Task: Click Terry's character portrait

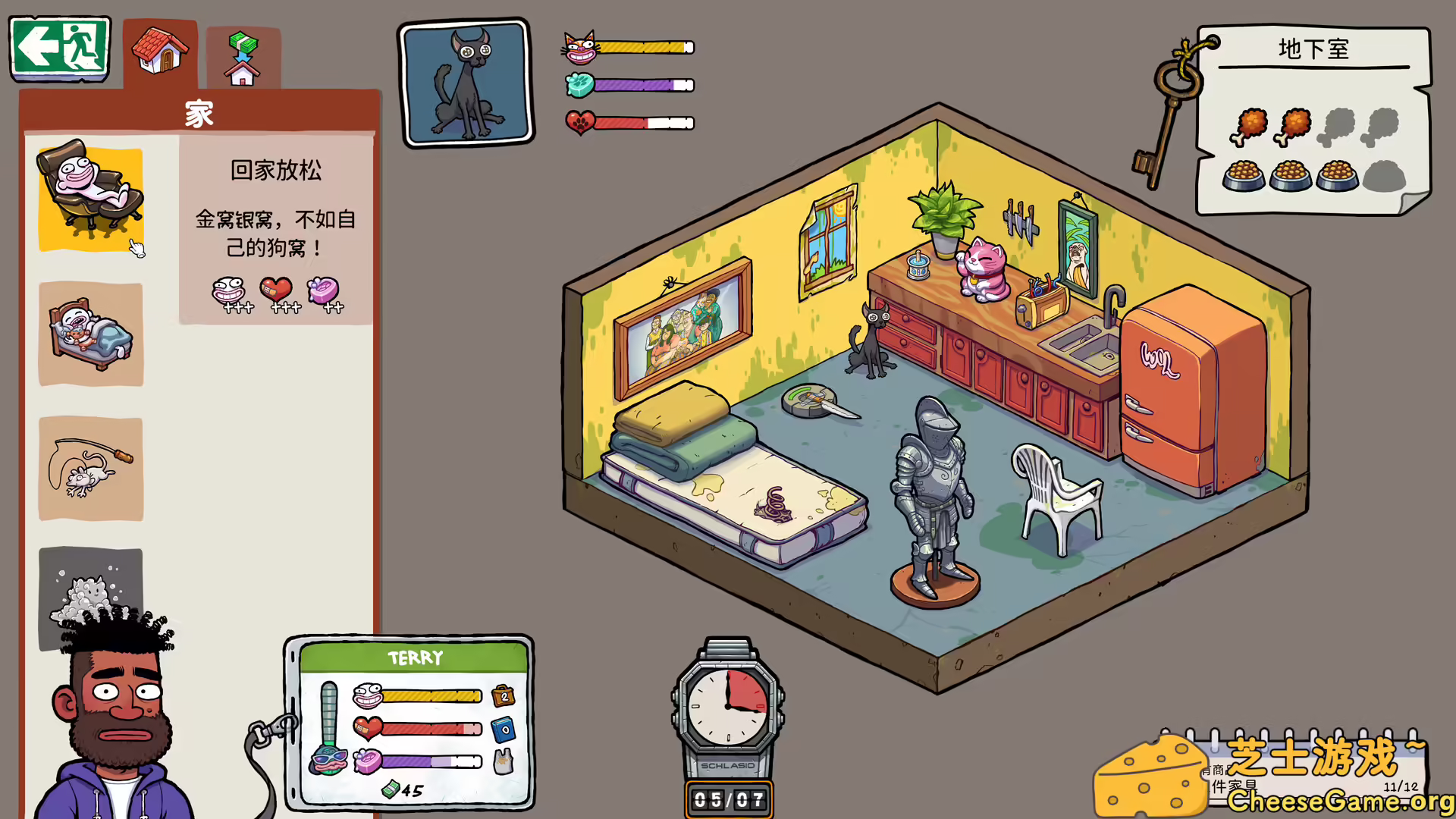Action: pos(114,720)
